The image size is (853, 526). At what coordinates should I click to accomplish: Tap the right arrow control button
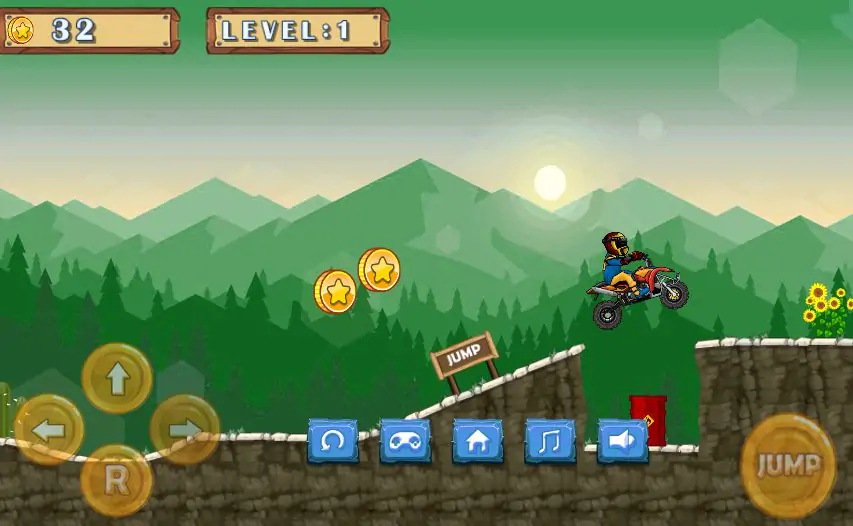coord(185,430)
